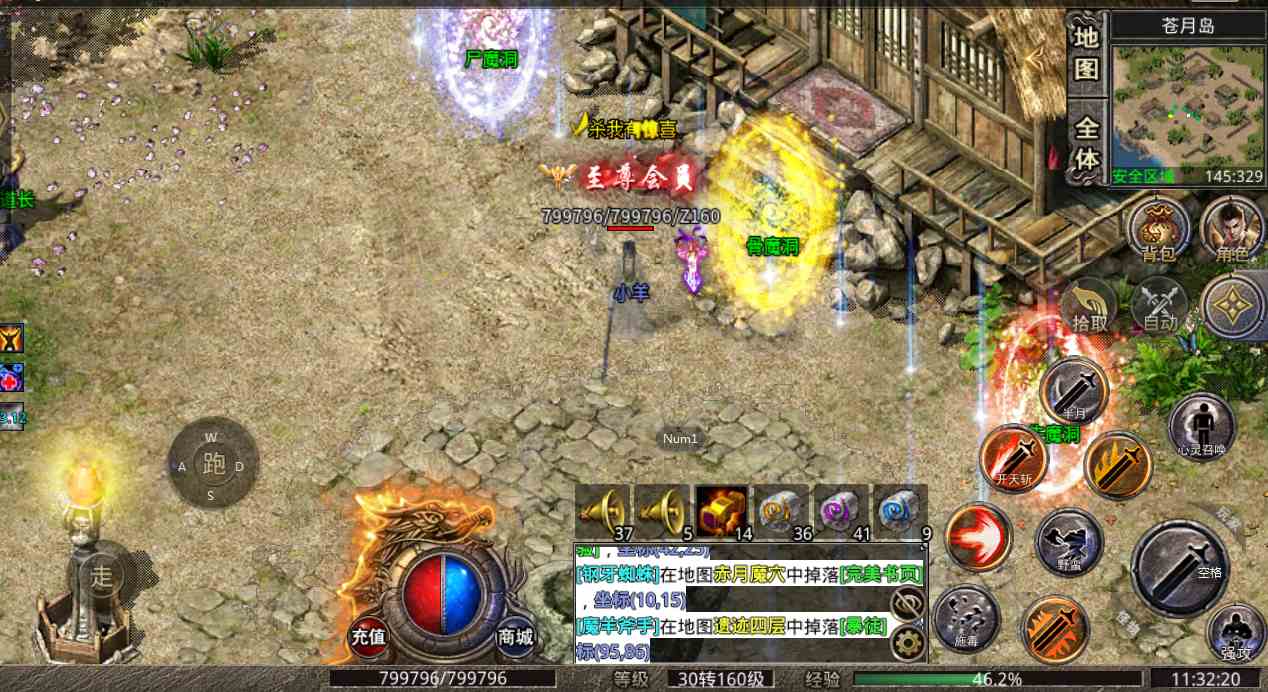Viewport: 1268px width, 692px height.
Task: Open the 角色 character sheet
Action: point(1231,228)
